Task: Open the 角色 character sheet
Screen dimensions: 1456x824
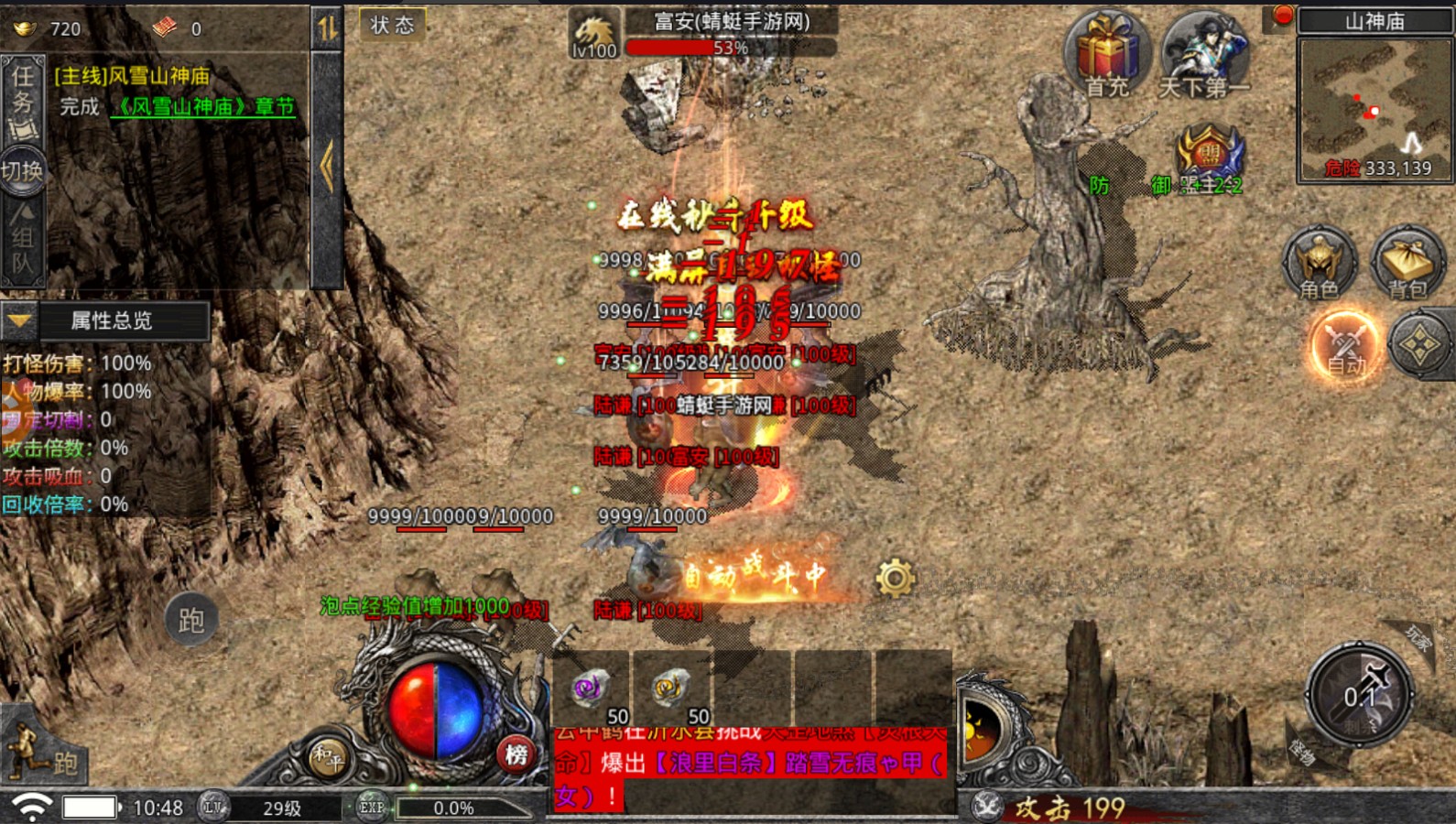Action: 1319,263
